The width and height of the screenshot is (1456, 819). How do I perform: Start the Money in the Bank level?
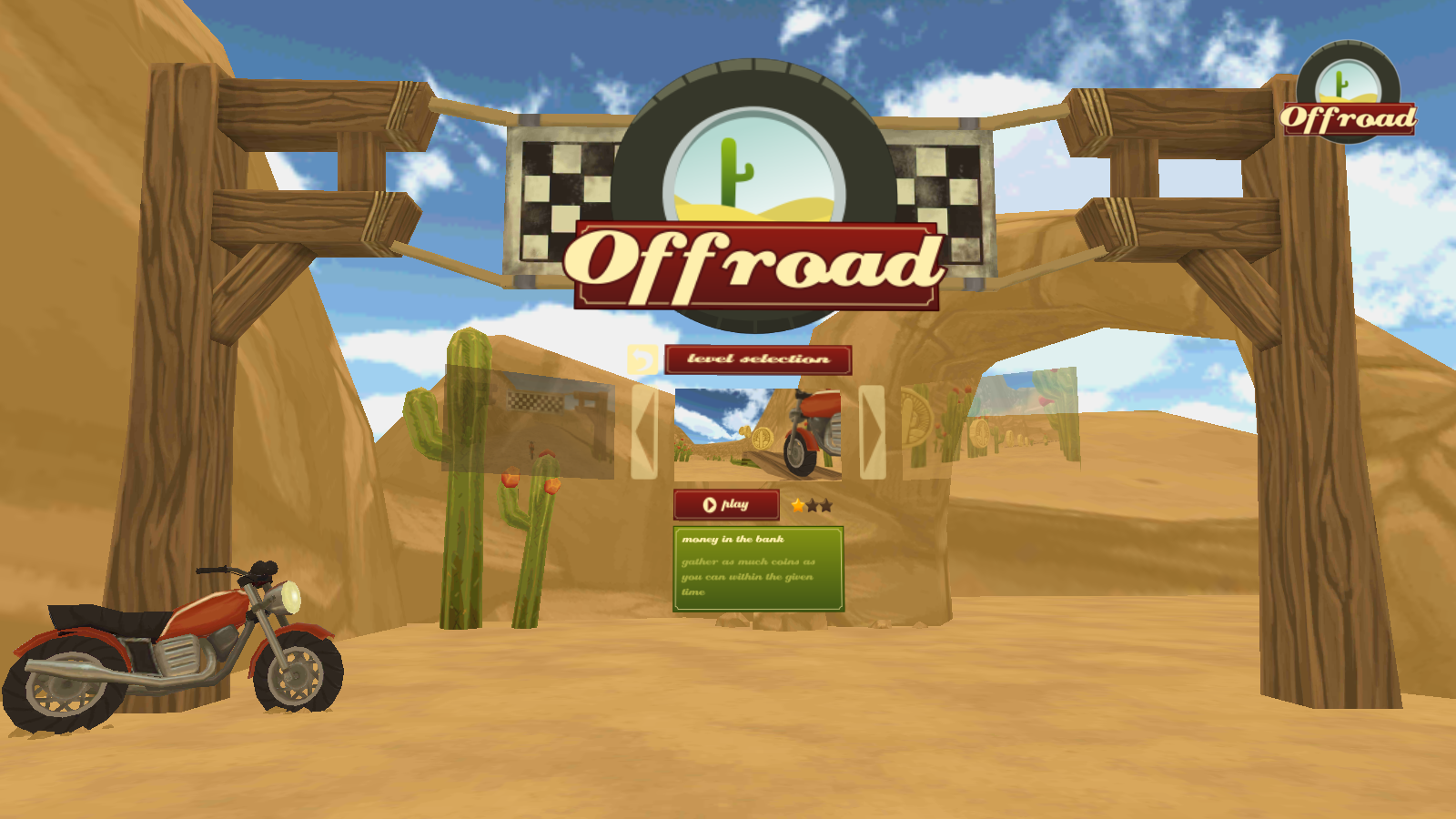(726, 505)
